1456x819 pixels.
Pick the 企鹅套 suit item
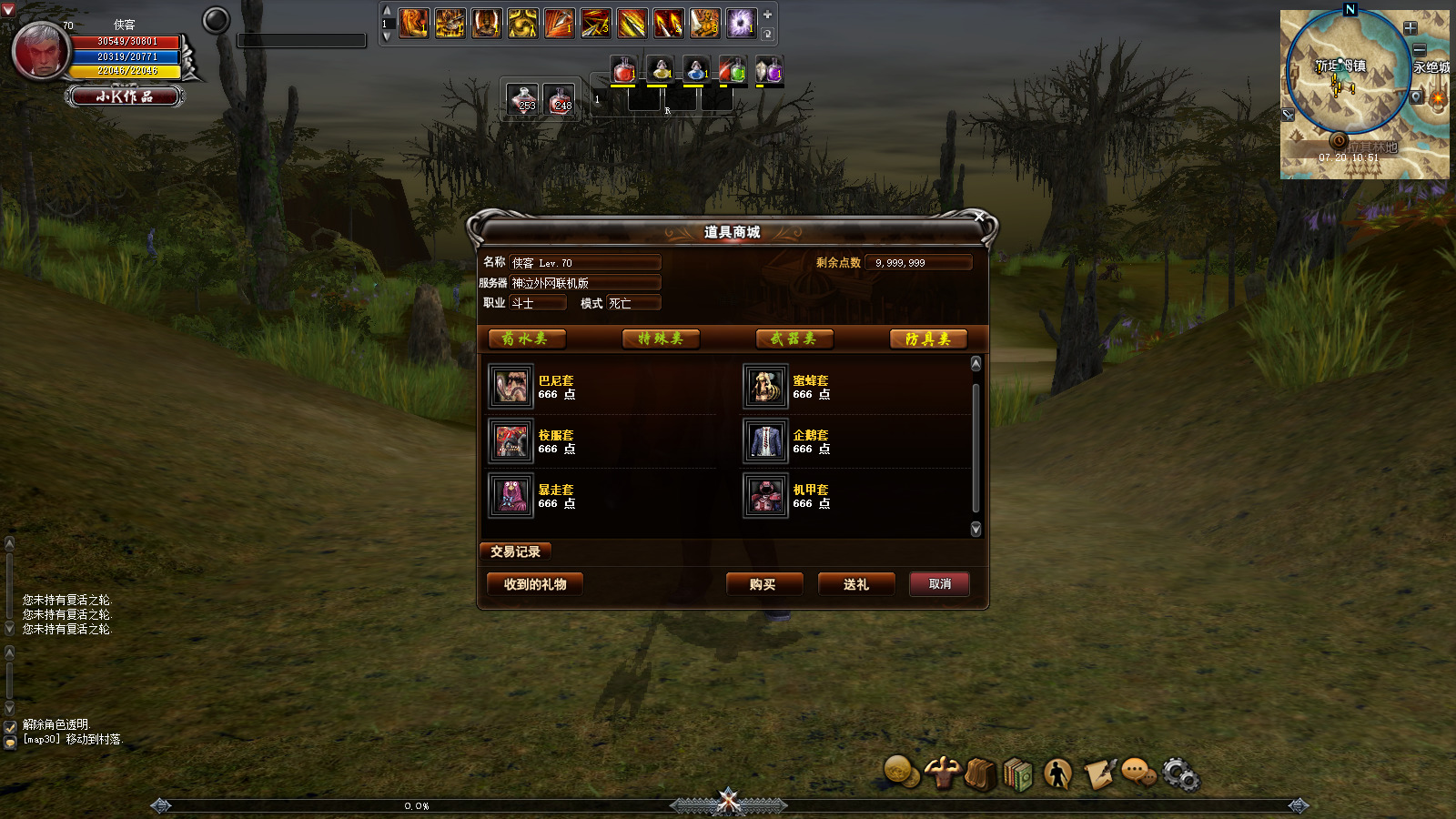pos(766,441)
